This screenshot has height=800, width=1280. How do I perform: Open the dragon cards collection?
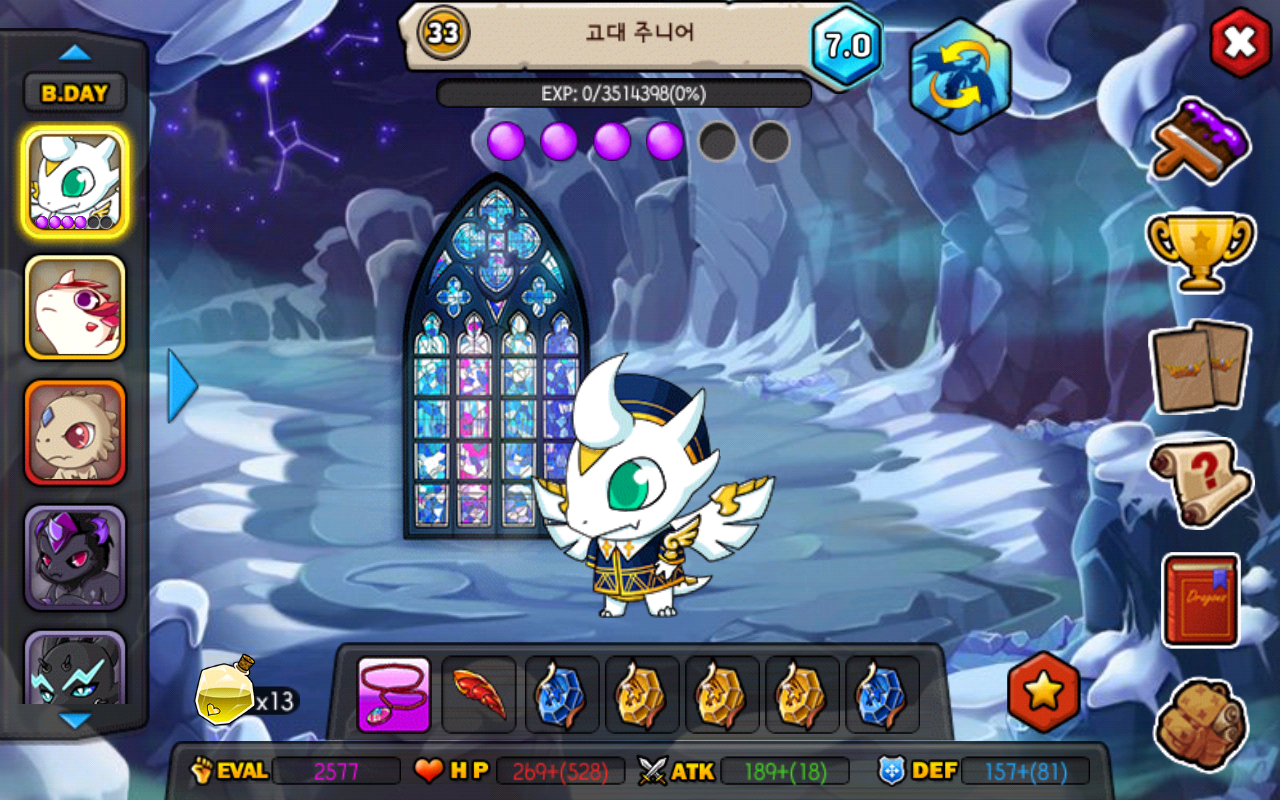1200,366
